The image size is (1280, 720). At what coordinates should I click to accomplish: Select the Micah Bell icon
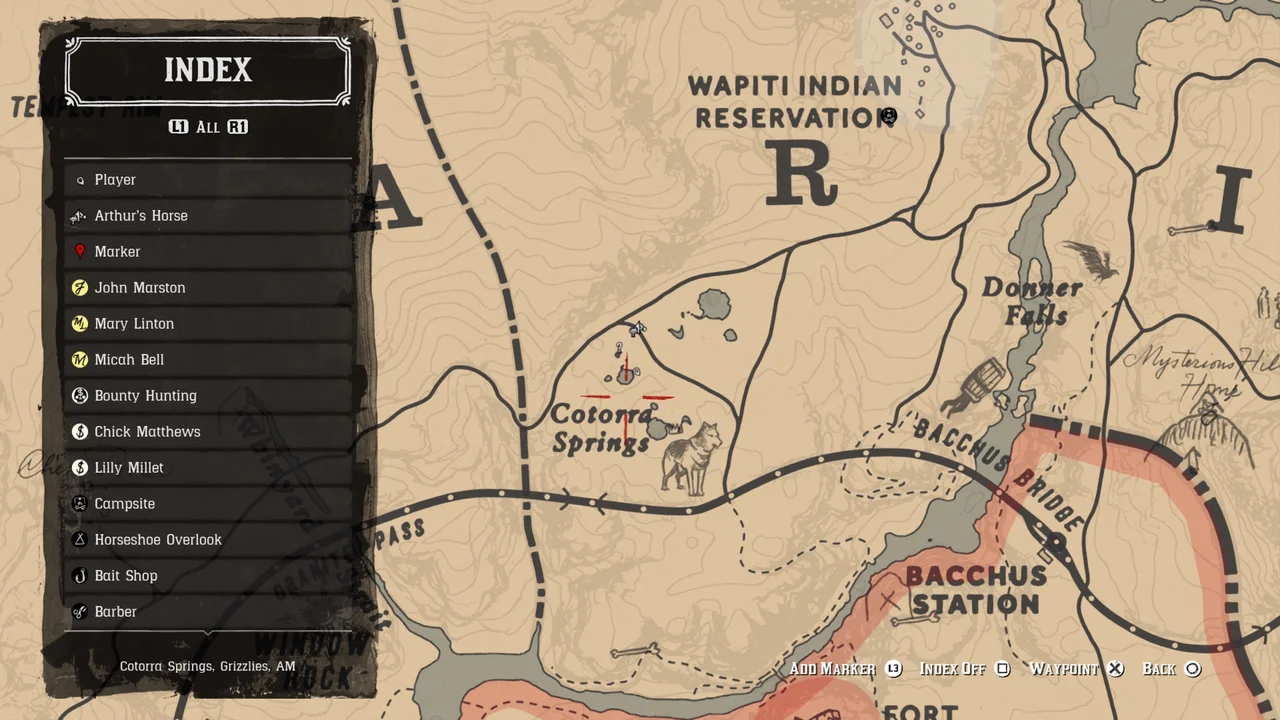80,359
